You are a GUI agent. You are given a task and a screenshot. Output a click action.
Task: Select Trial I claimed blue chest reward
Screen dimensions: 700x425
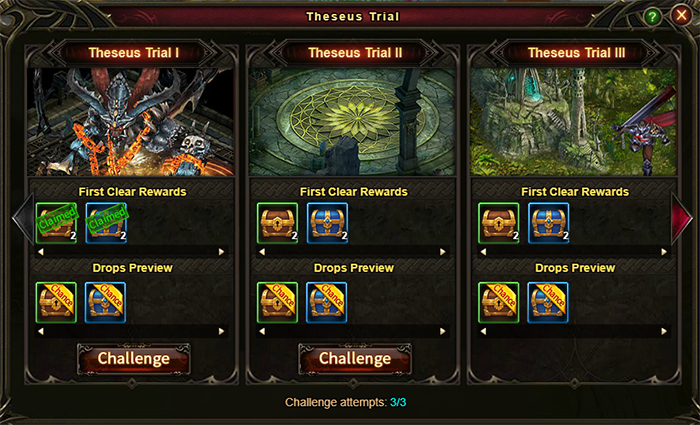[106, 223]
